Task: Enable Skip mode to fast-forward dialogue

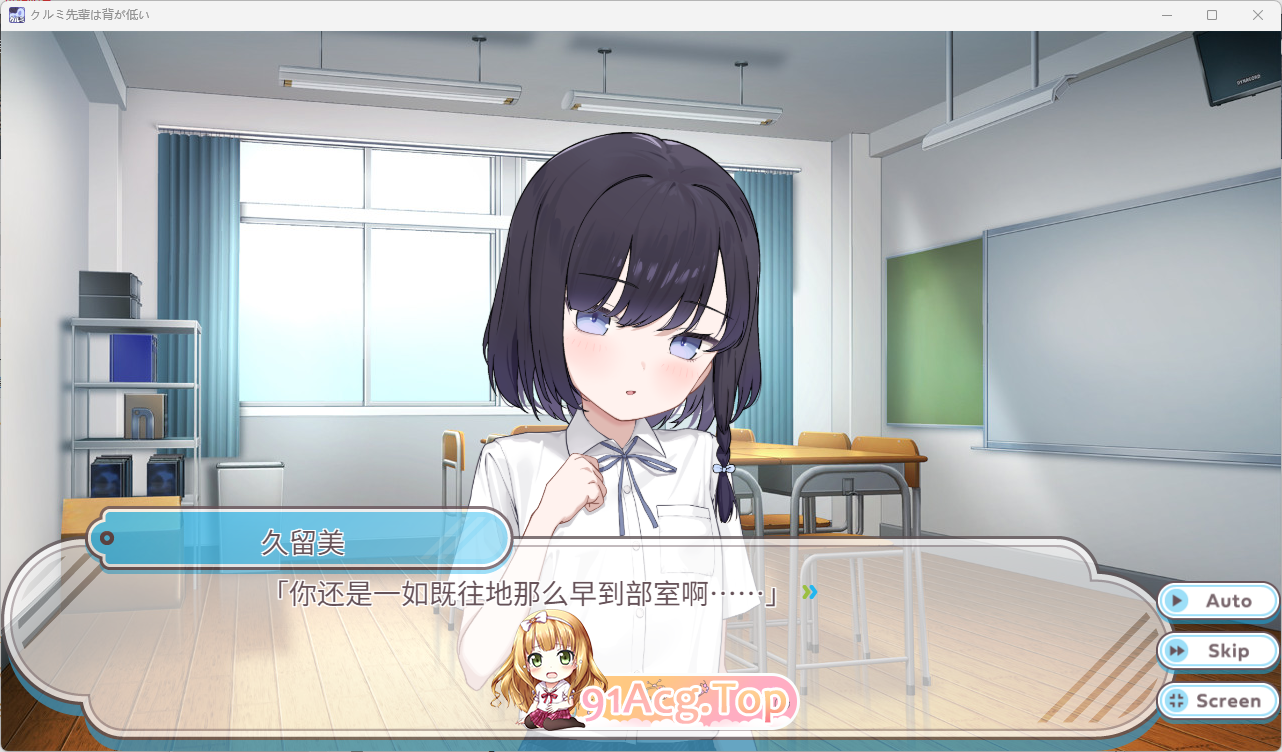Action: pyautogui.click(x=1217, y=651)
